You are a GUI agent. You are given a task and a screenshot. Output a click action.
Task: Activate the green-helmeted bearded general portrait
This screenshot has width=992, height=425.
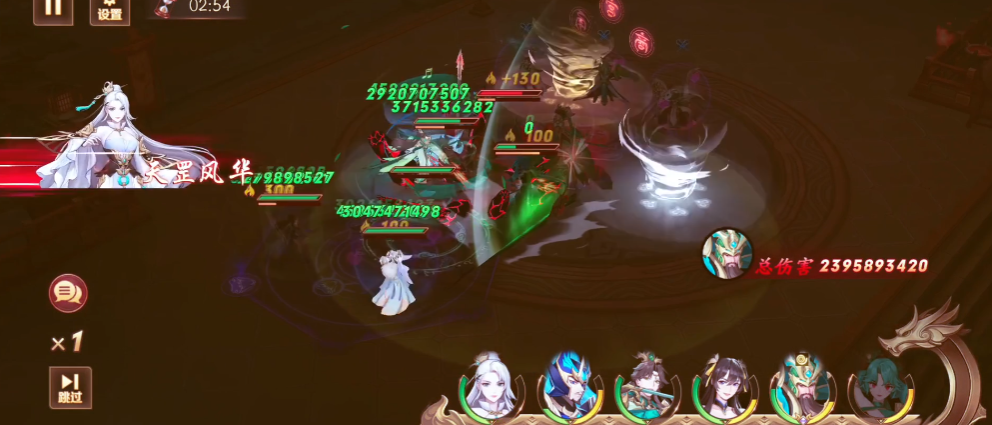pyautogui.click(x=802, y=388)
